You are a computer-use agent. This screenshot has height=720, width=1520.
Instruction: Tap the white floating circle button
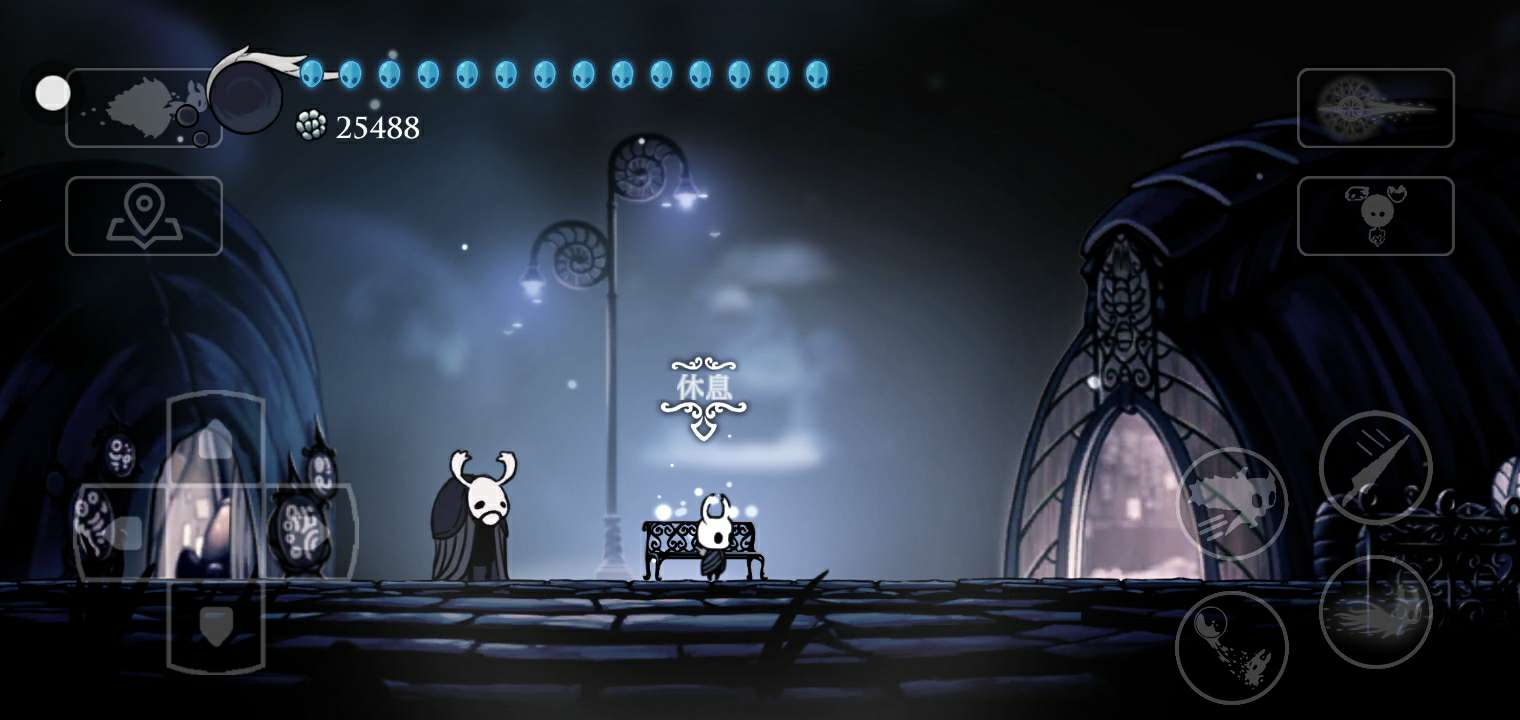pos(53,93)
